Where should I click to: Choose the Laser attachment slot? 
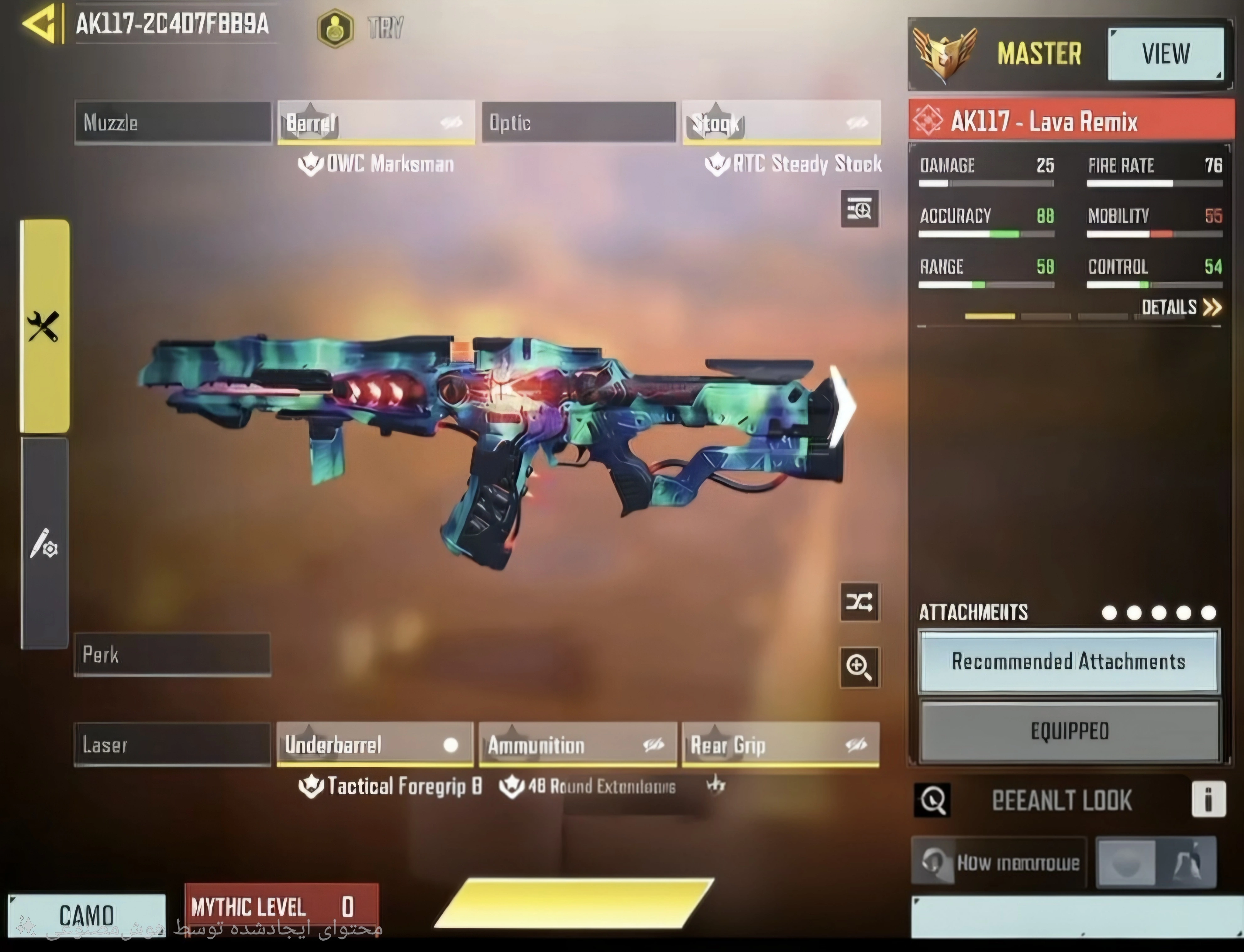[172, 745]
